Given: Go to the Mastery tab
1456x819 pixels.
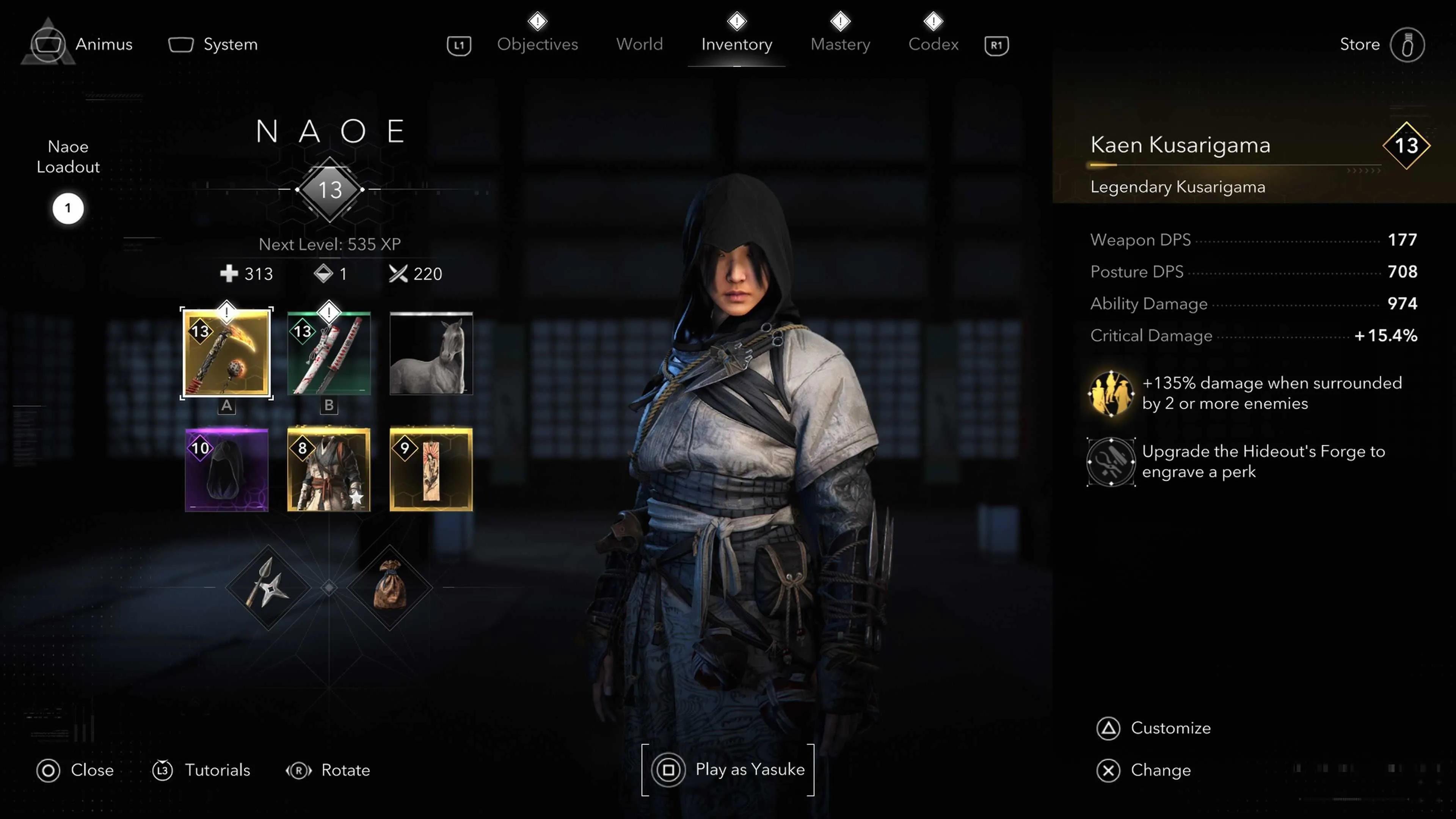Looking at the screenshot, I should (x=840, y=44).
